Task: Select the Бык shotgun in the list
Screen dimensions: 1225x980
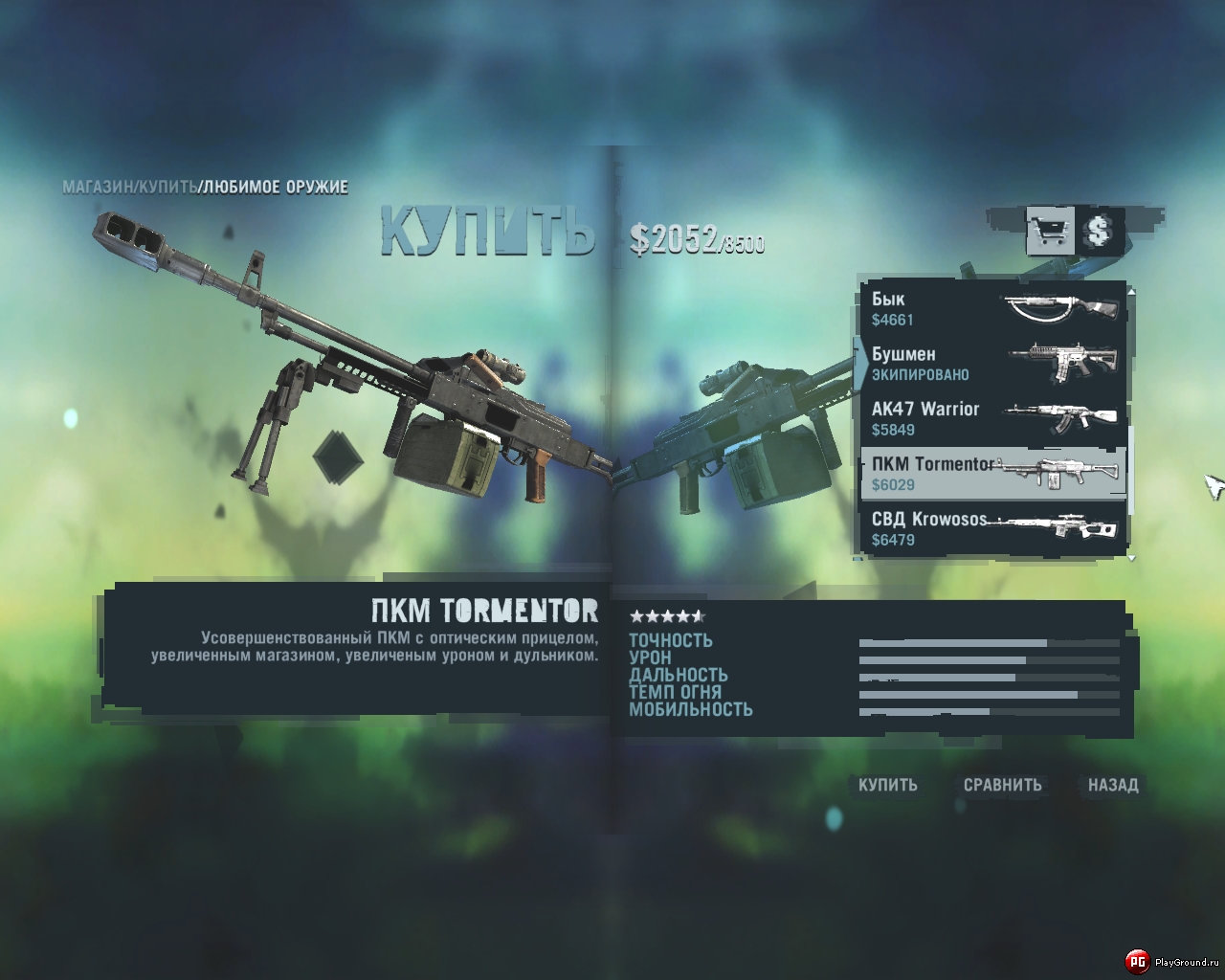Action: 991,308
